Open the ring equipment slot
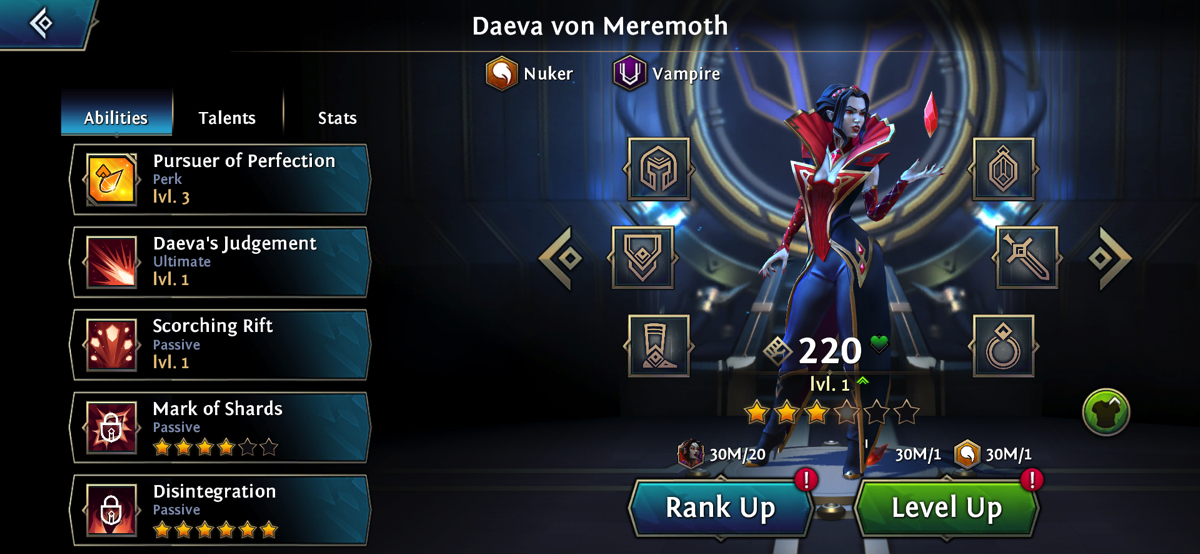This screenshot has height=554, width=1200. click(1003, 346)
